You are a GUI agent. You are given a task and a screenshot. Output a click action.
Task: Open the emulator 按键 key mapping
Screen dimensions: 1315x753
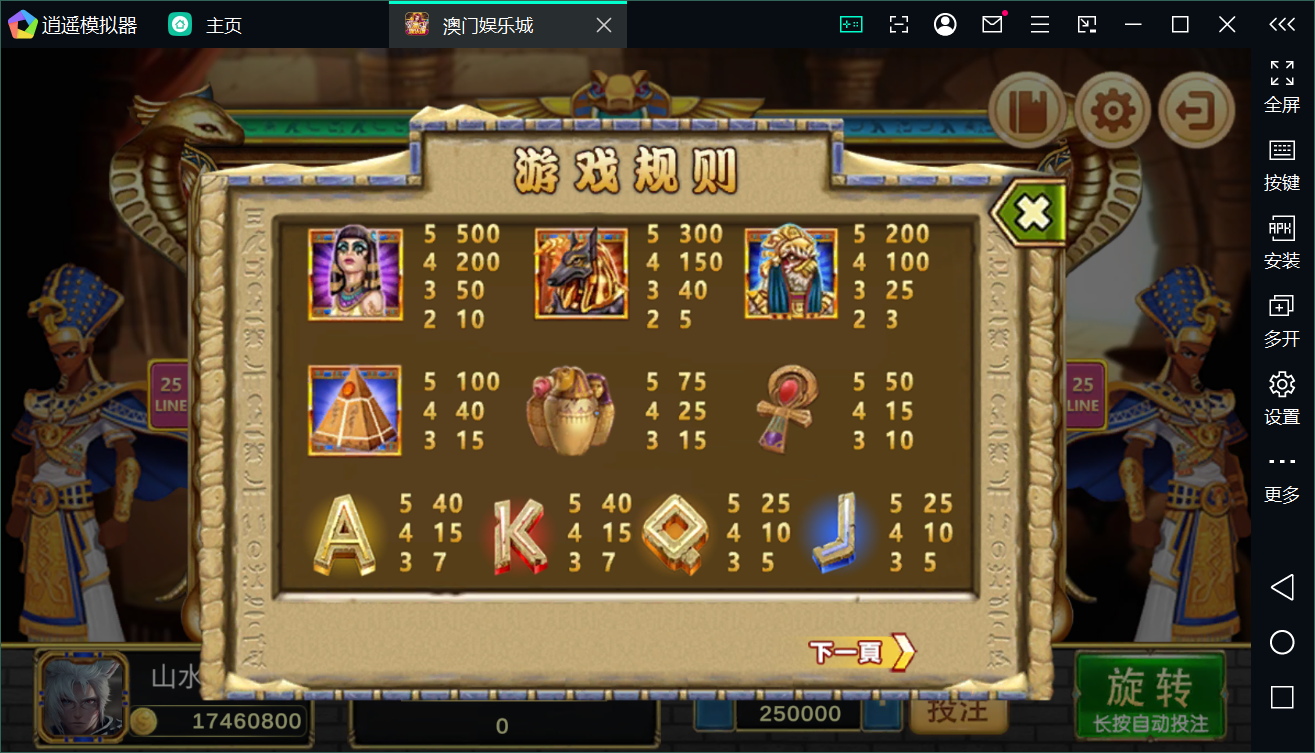(x=1281, y=165)
